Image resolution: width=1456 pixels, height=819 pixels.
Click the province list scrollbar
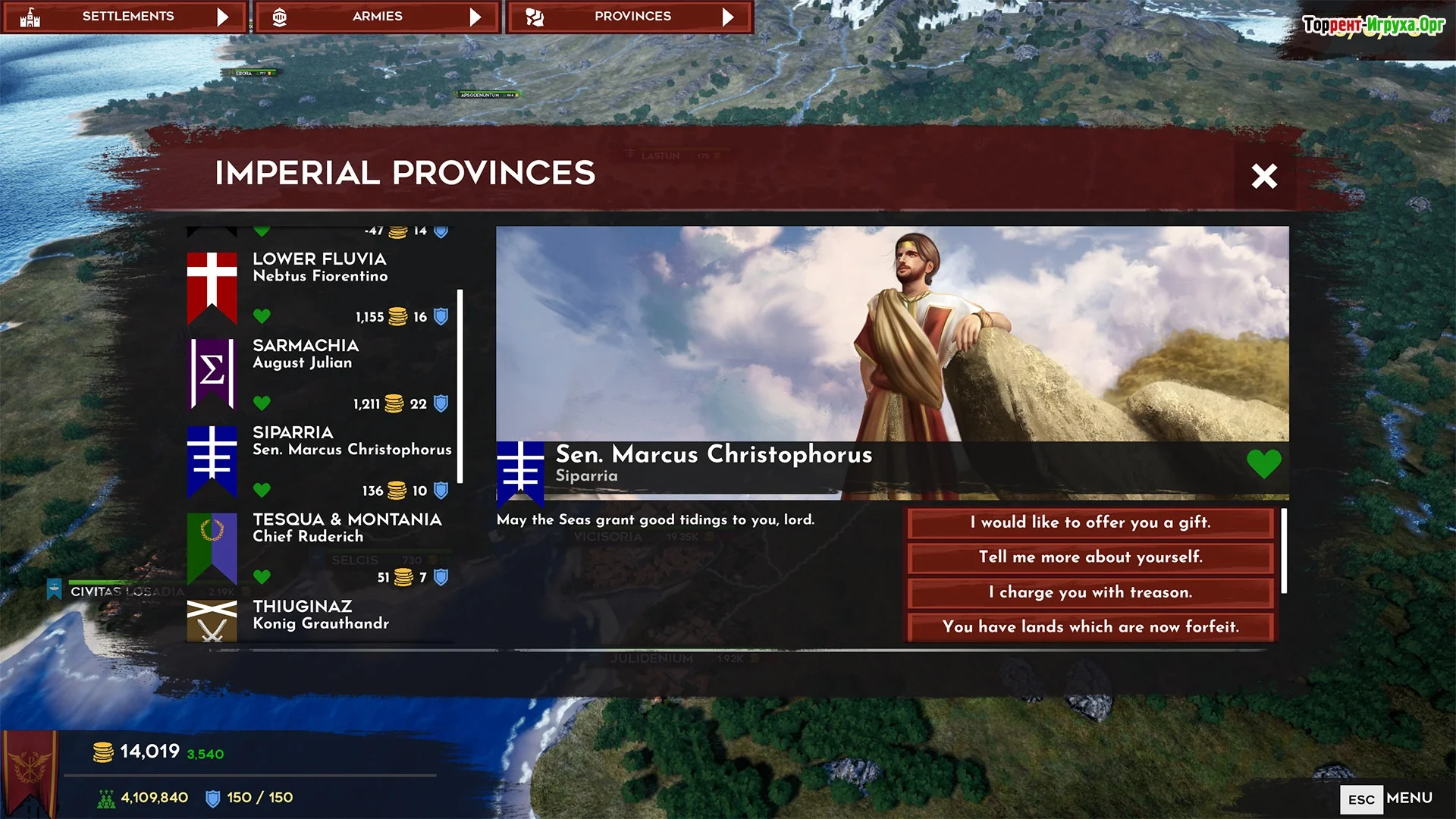point(460,386)
